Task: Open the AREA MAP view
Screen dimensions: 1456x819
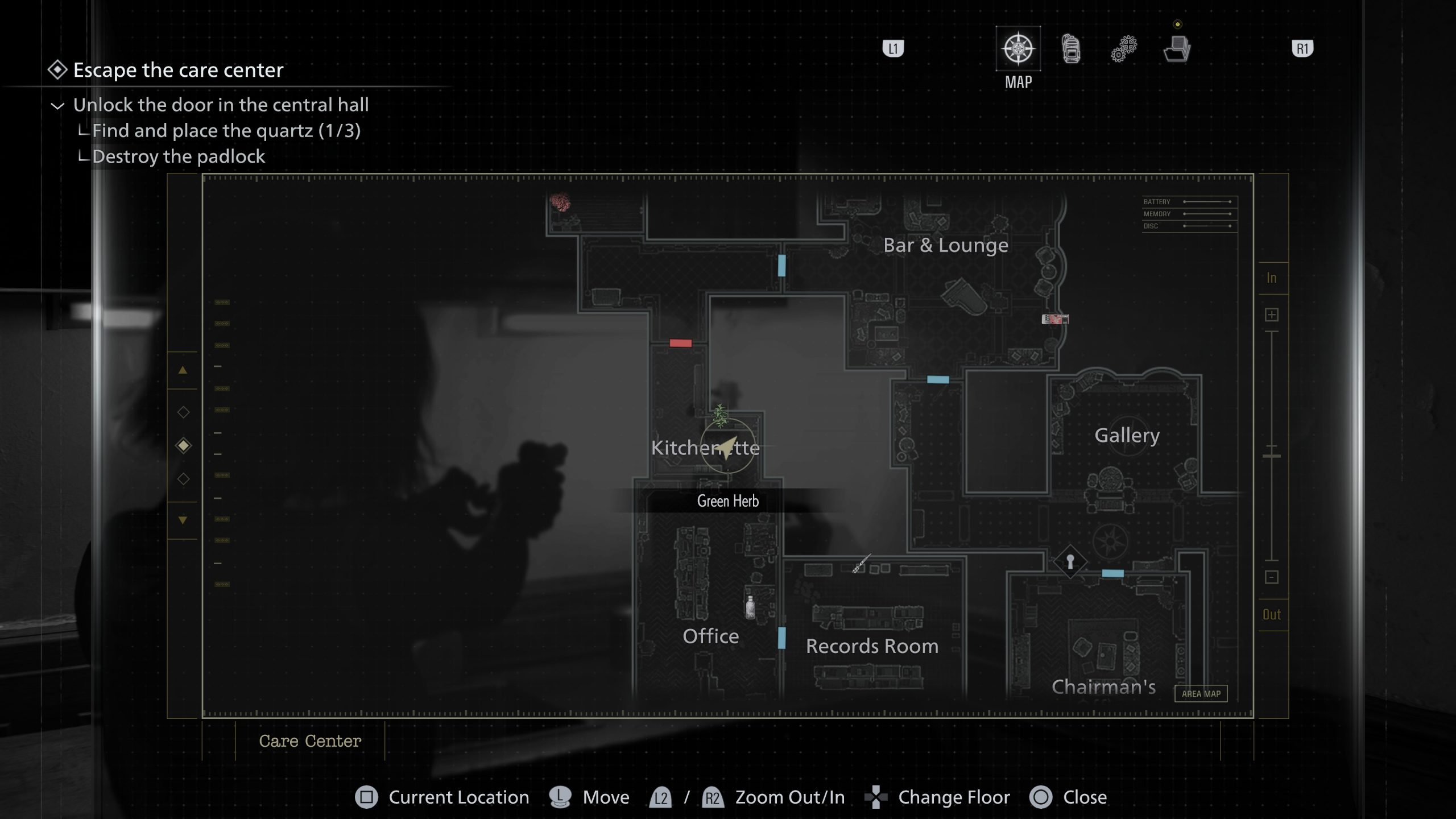Action: coord(1201,693)
